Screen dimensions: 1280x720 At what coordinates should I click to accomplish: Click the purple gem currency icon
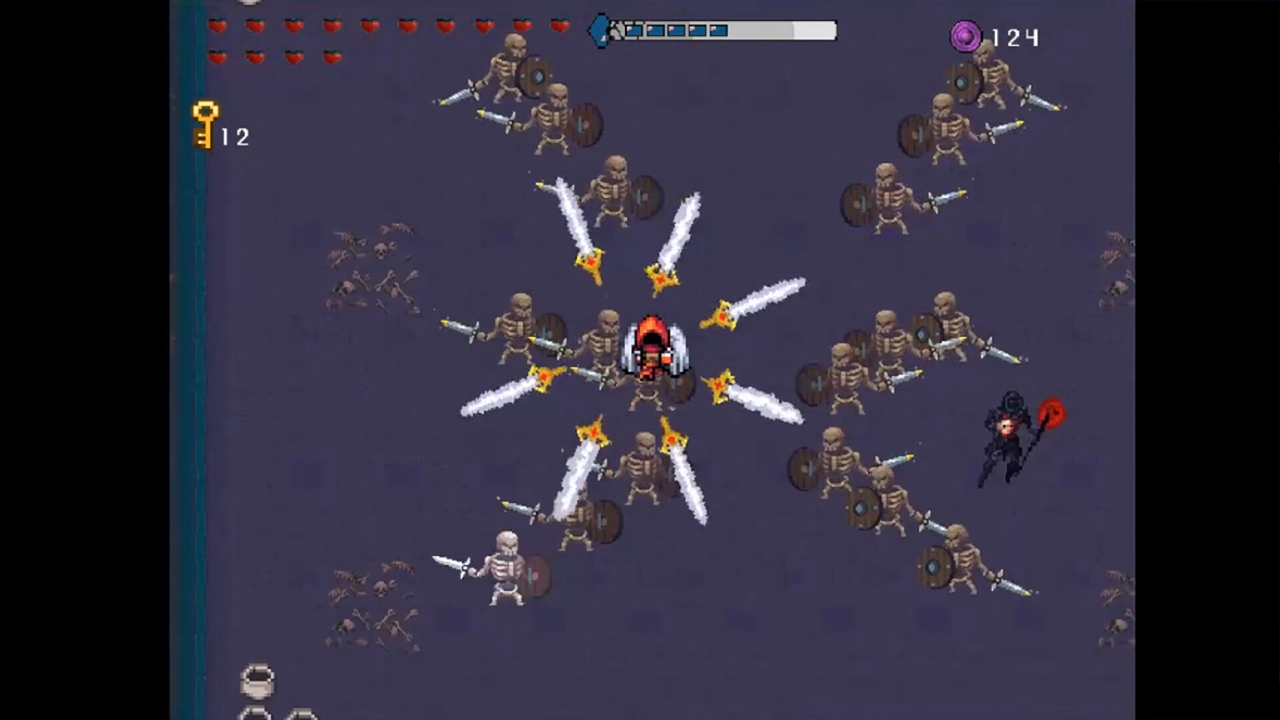[x=965, y=38]
